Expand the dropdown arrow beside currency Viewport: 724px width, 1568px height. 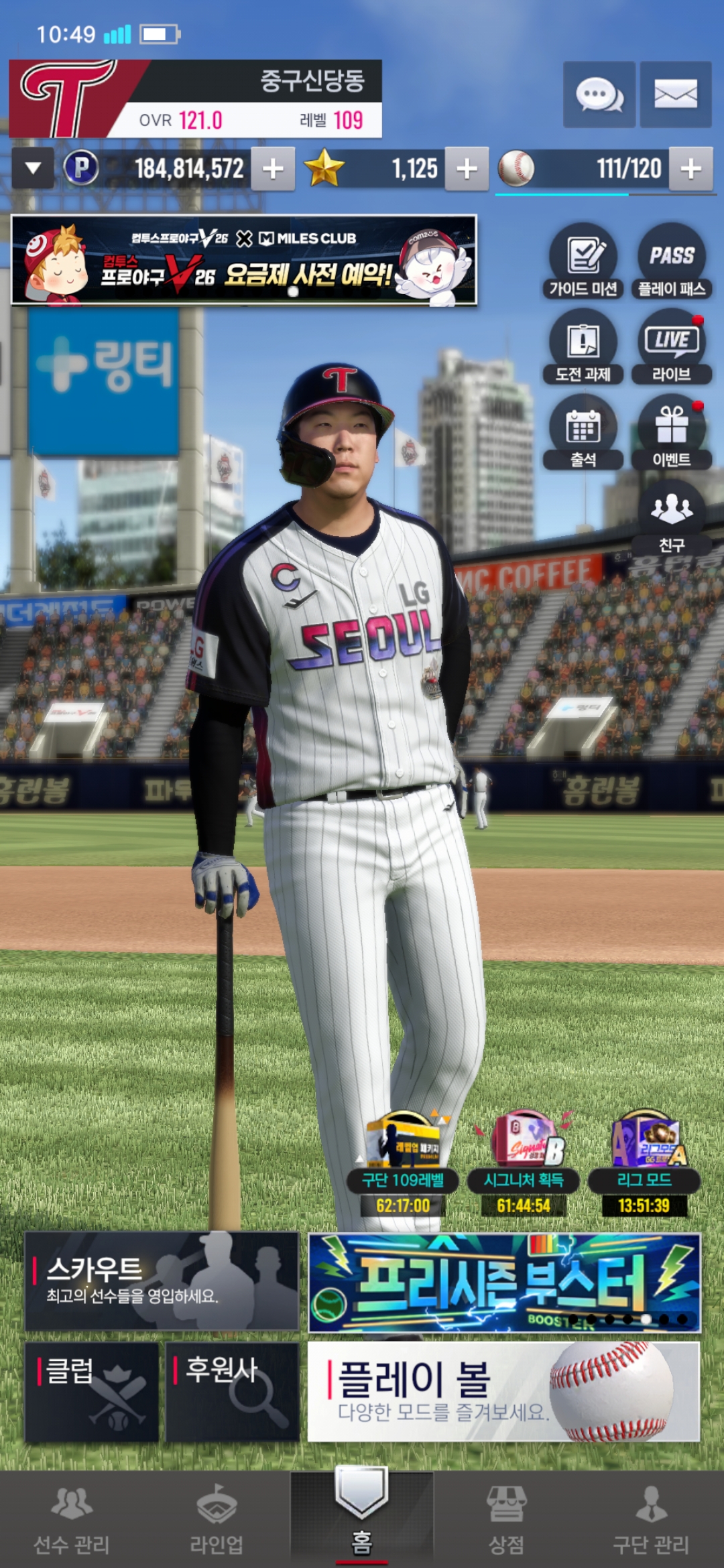(33, 169)
